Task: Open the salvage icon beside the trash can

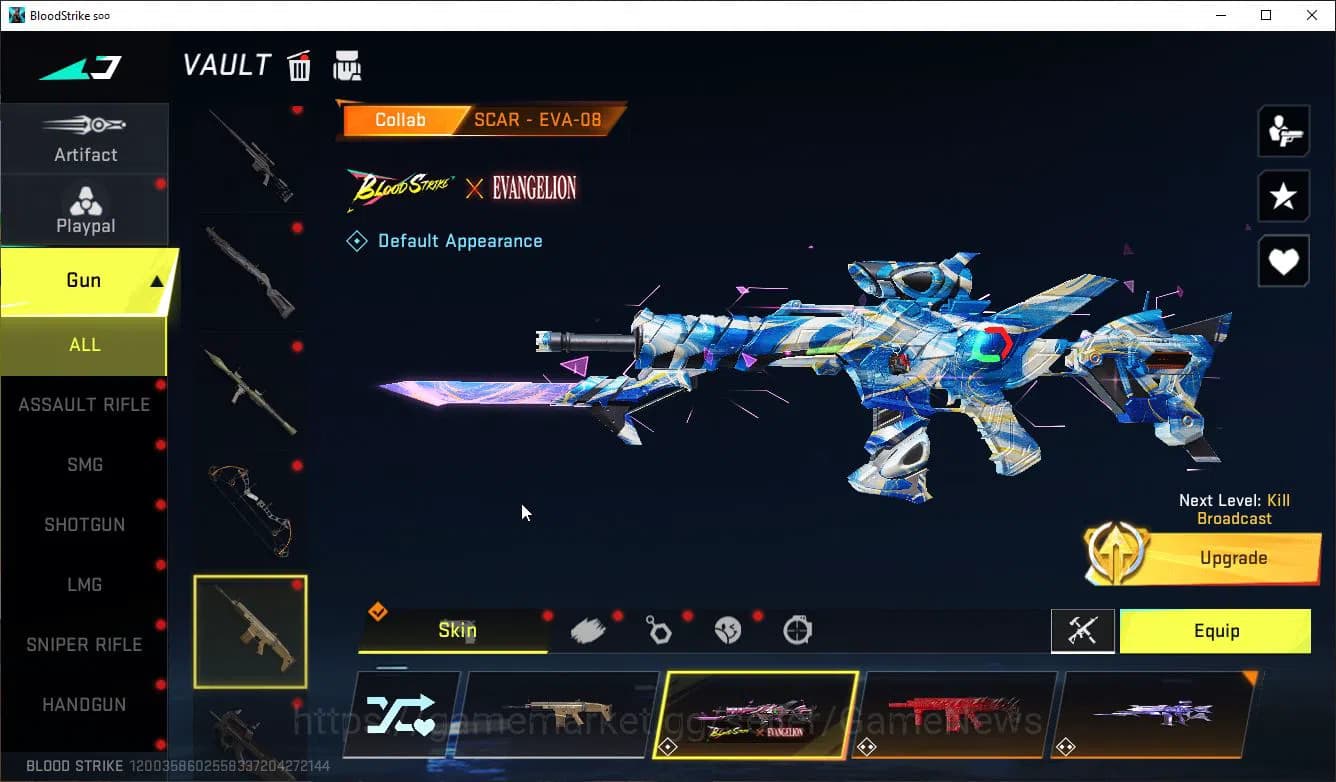Action: (x=347, y=64)
